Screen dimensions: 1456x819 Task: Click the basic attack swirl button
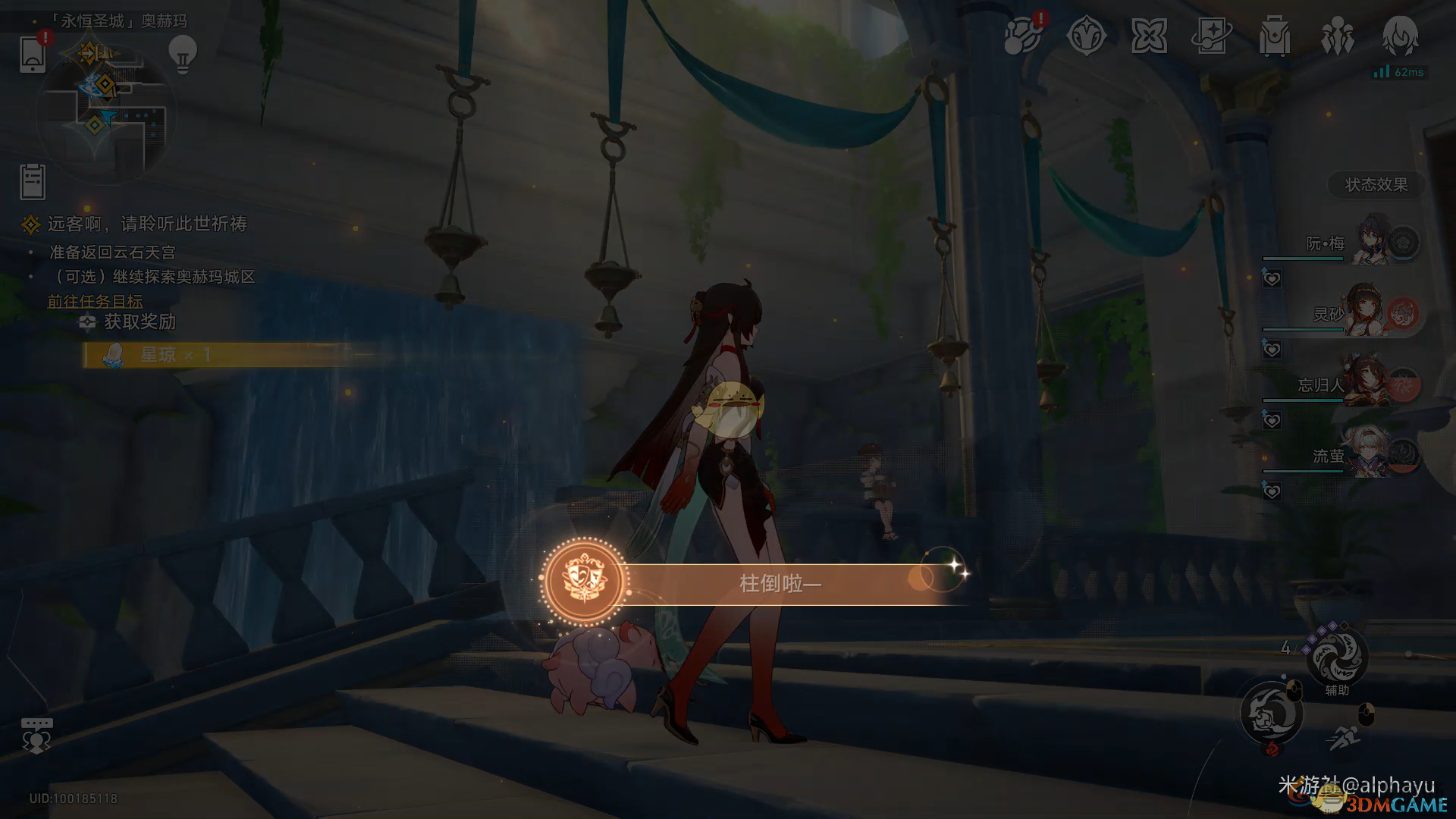(1272, 713)
